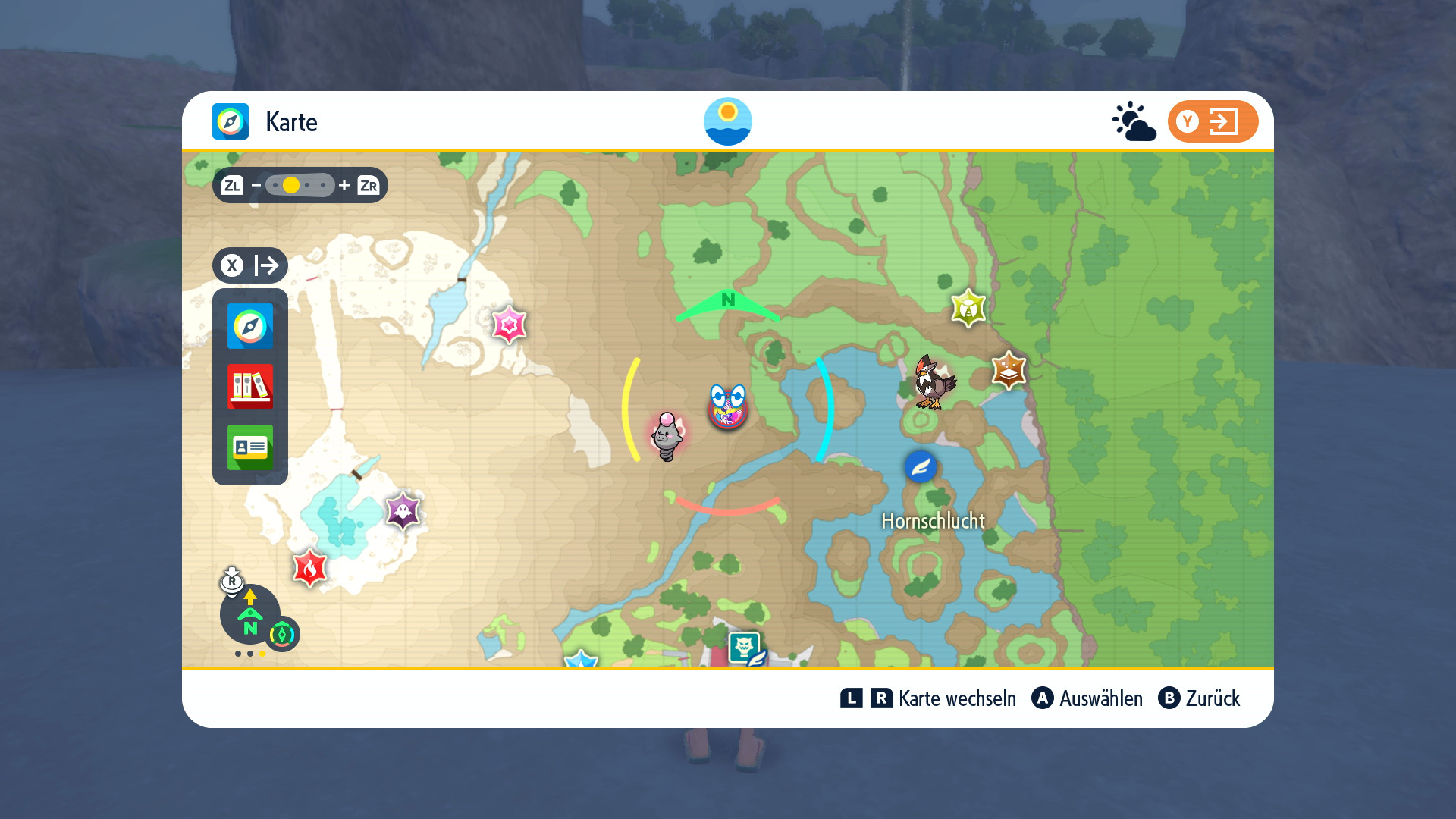
Task: Click the player position marker
Action: (x=728, y=407)
